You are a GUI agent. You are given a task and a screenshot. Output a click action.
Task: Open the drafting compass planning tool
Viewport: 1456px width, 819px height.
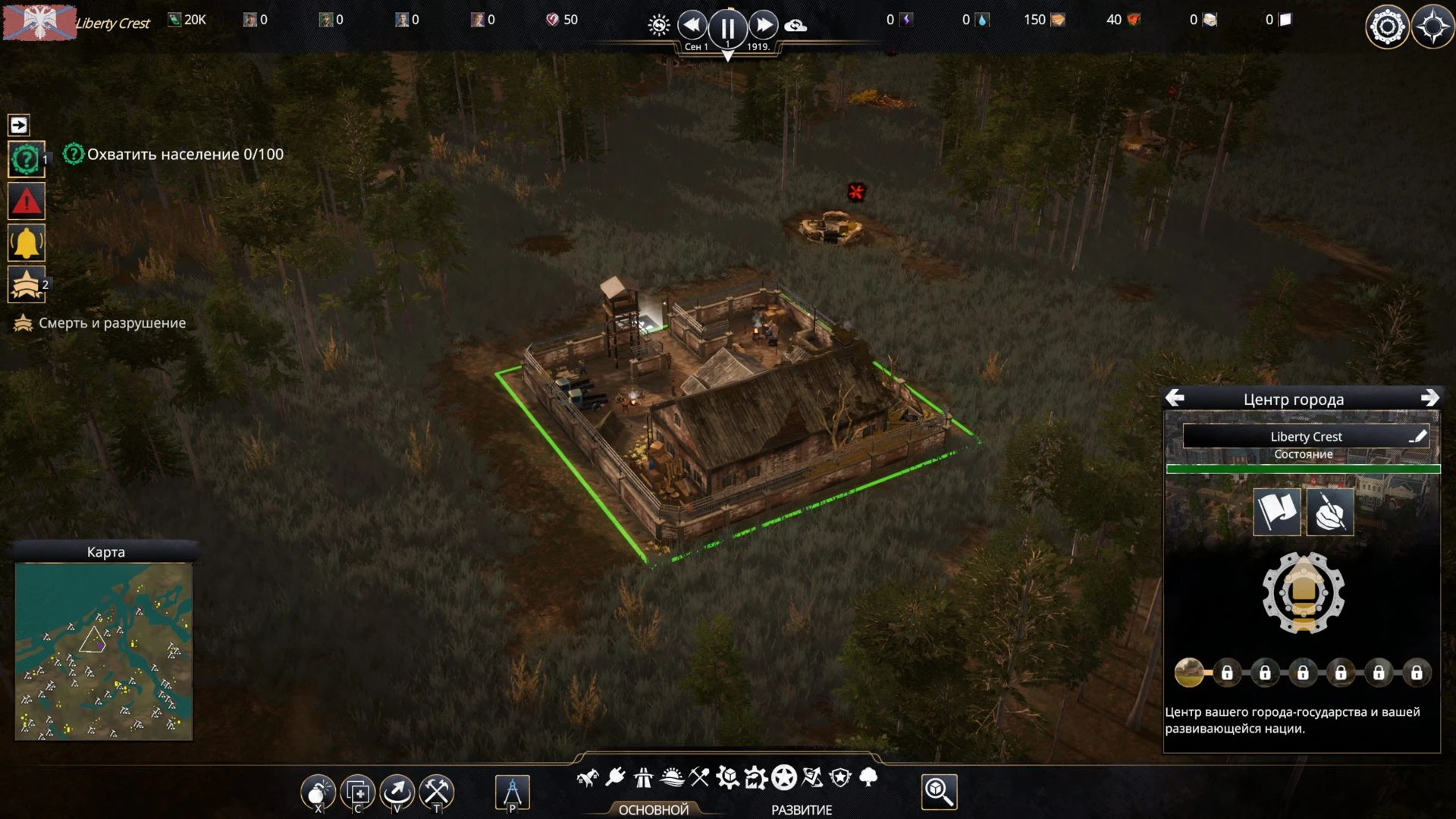(x=512, y=792)
